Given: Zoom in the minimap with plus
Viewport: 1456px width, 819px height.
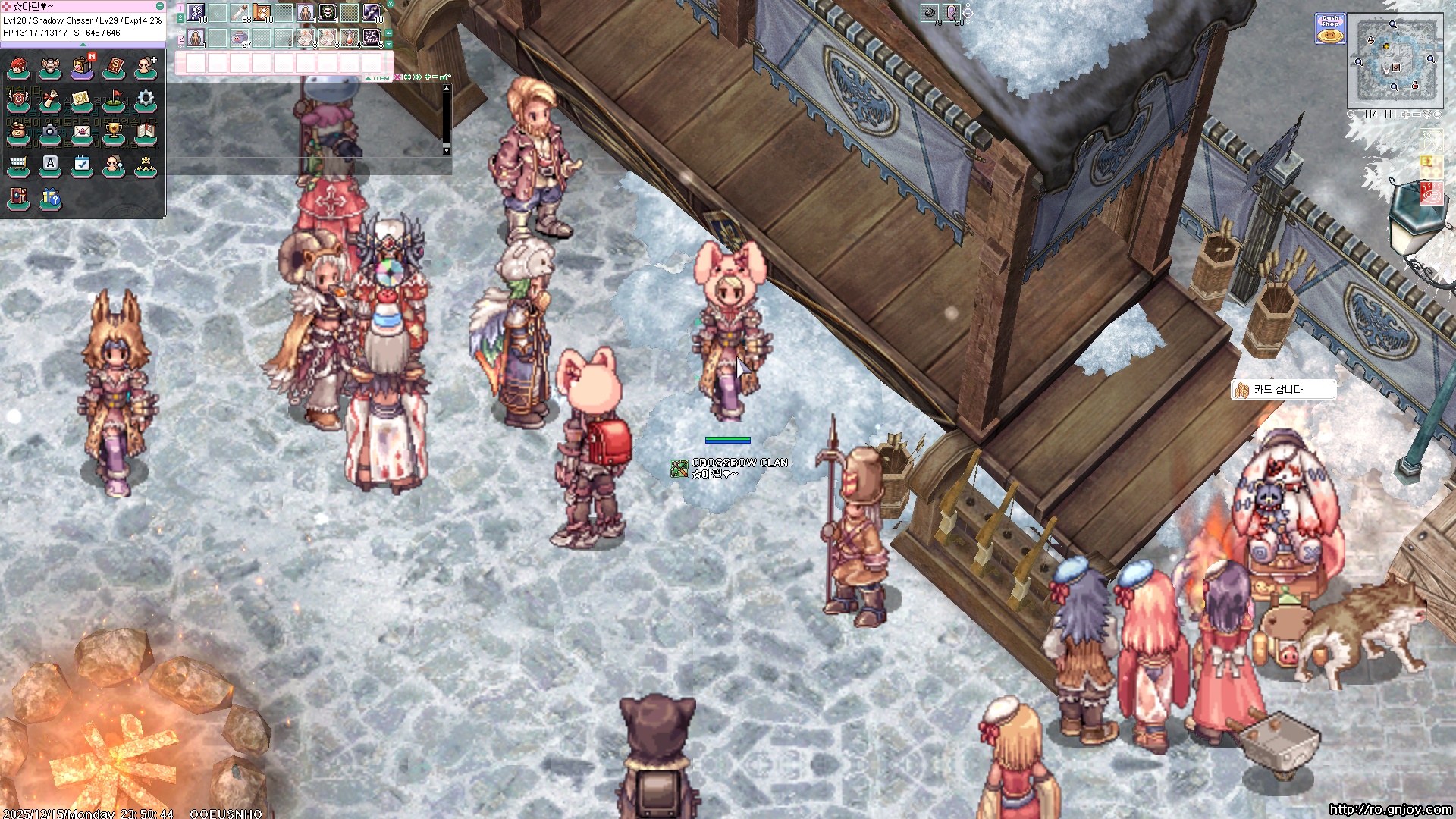Looking at the screenshot, I should [1406, 115].
